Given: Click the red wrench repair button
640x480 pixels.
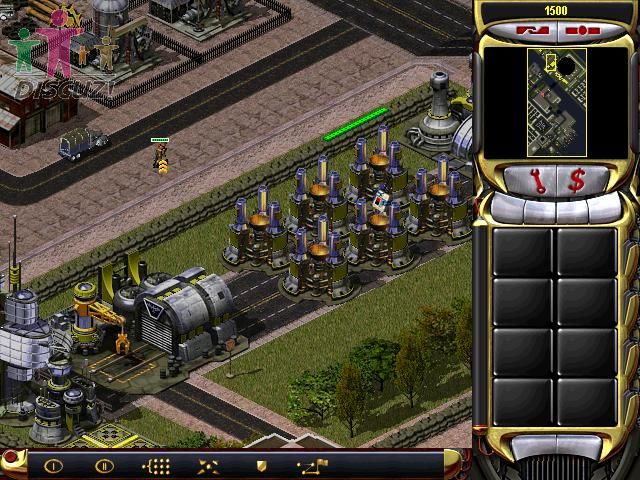Looking at the screenshot, I should 538,181.
